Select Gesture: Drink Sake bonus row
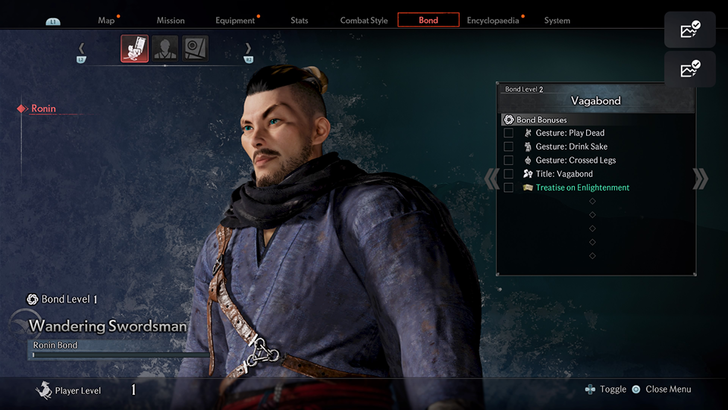Image resolution: width=728 pixels, height=410 pixels. pos(571,147)
